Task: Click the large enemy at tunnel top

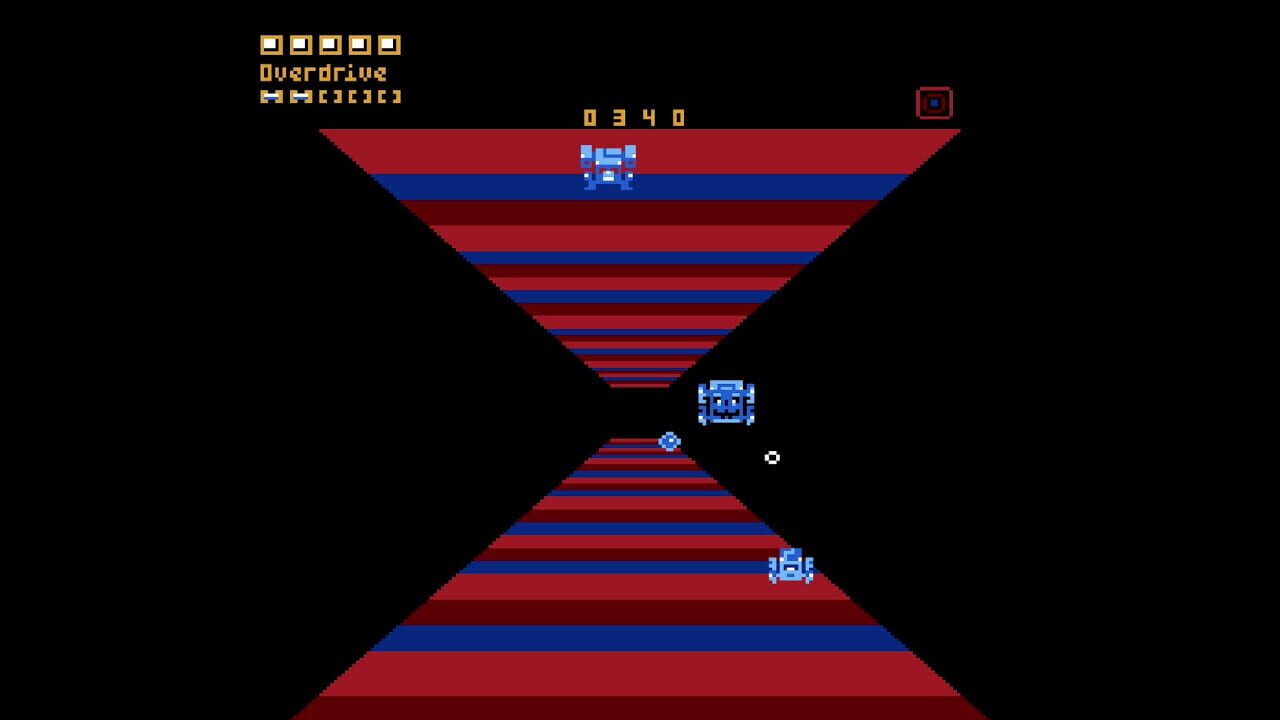Action: pos(608,167)
